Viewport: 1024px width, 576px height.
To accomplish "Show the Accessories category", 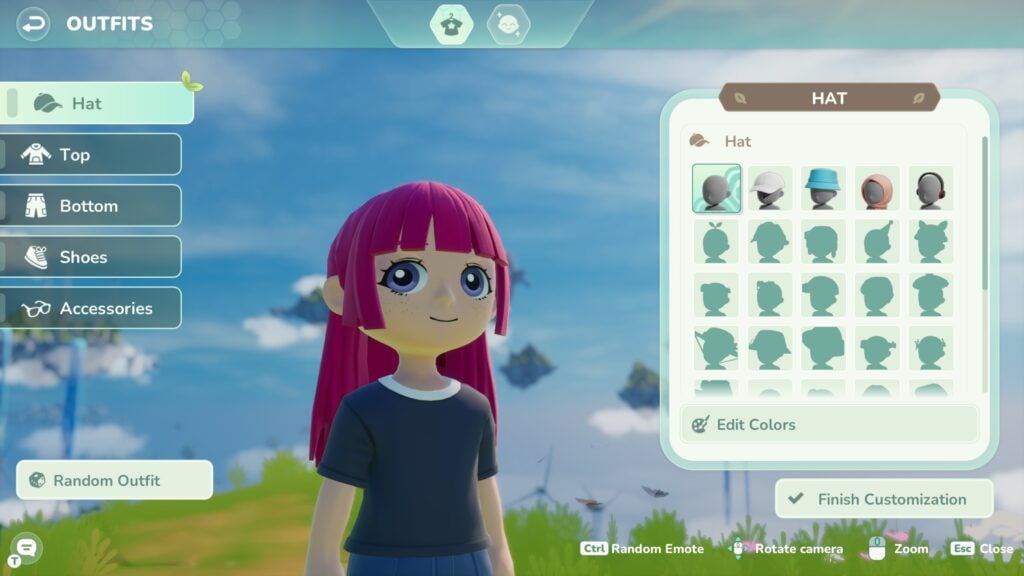I will [91, 308].
